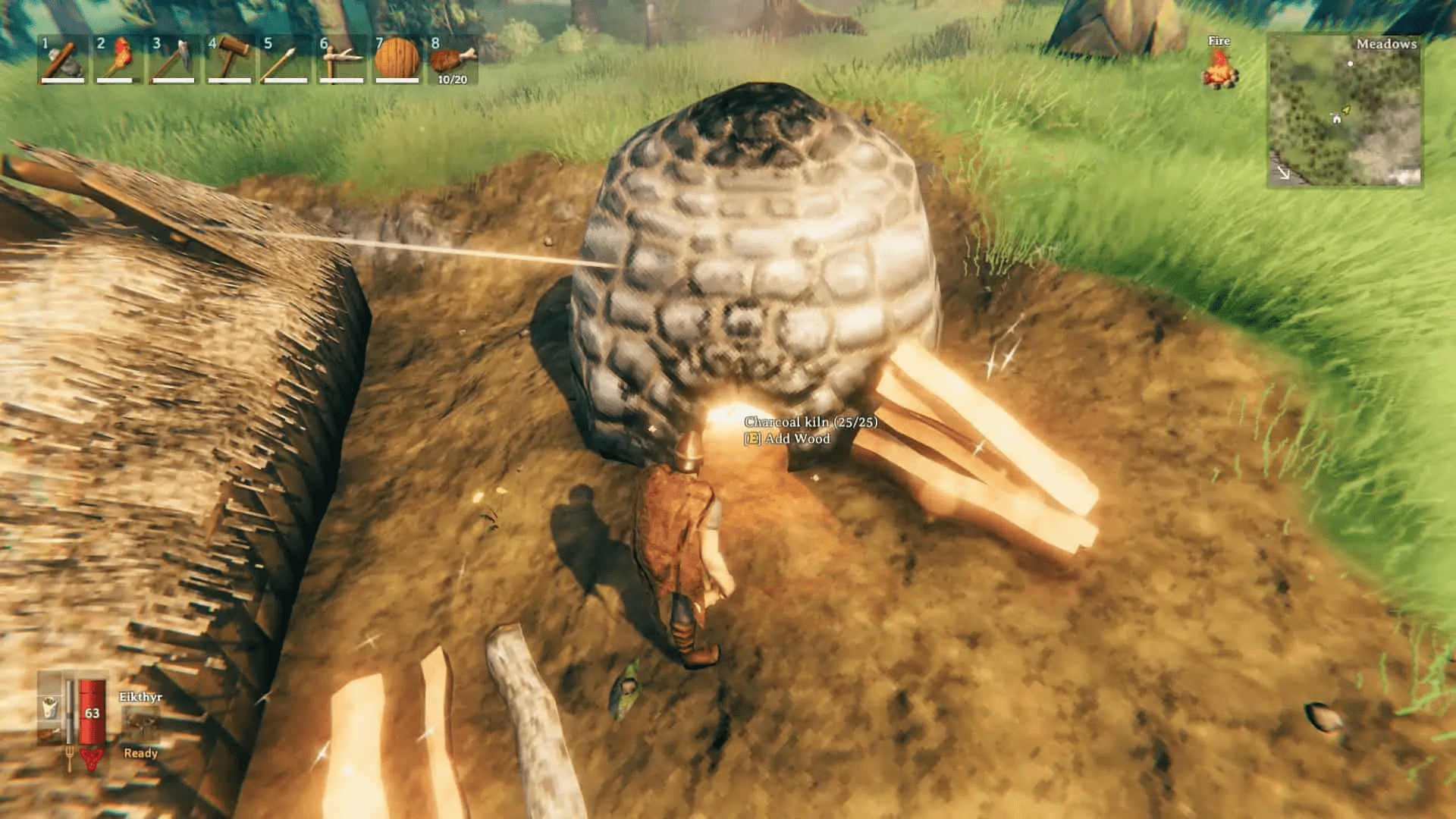Equip the wood shield in hotbar slot 7
Image resolution: width=1456 pixels, height=819 pixels.
(x=395, y=61)
